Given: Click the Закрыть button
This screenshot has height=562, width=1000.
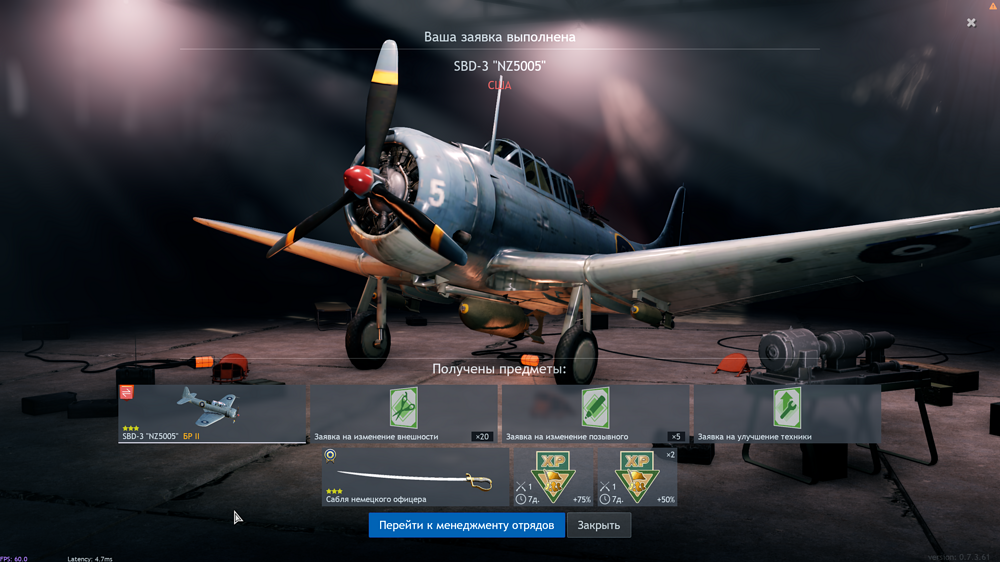Looking at the screenshot, I should click(598, 525).
